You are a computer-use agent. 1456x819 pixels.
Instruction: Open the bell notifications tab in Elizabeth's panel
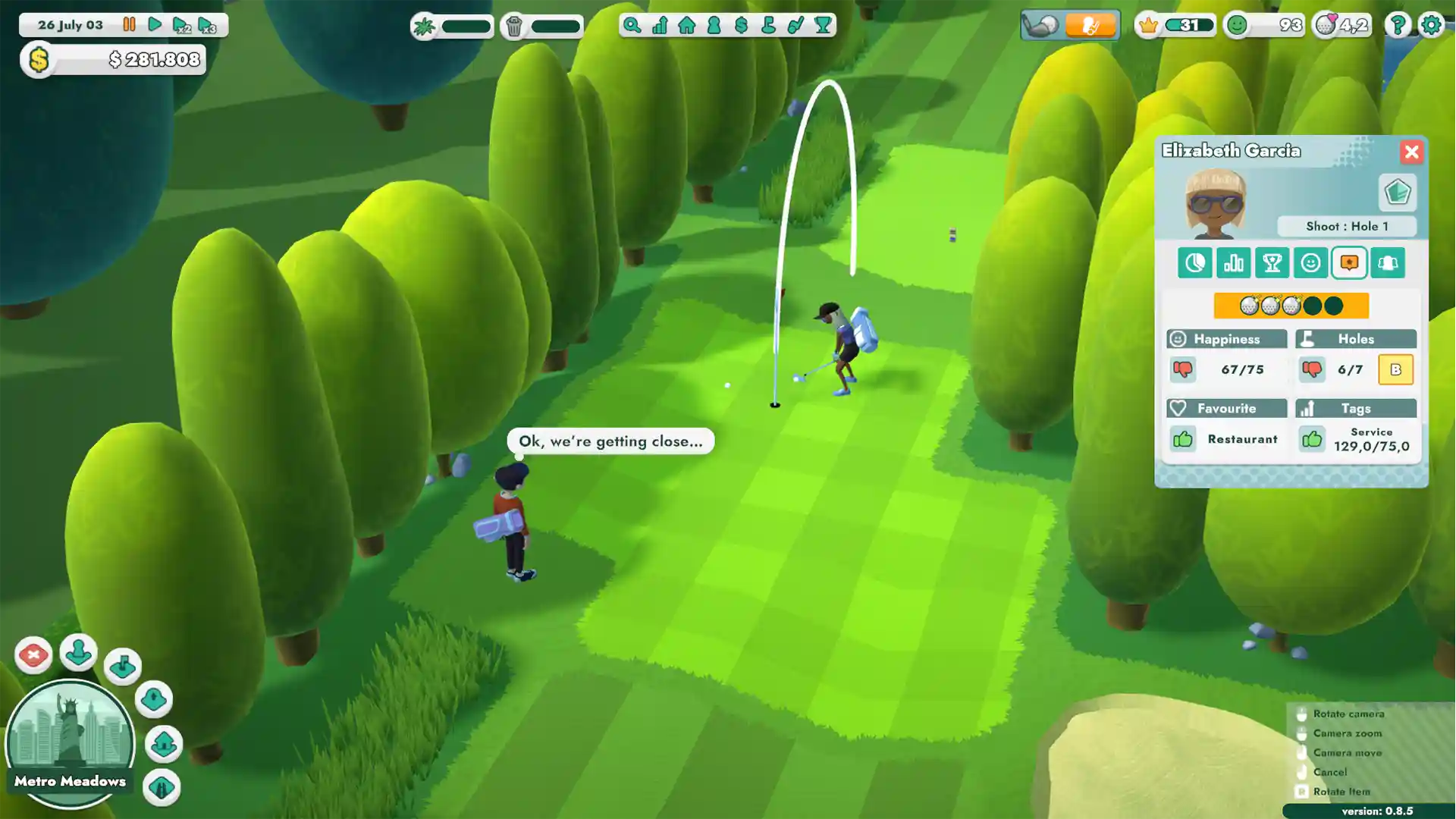pyautogui.click(x=1388, y=263)
